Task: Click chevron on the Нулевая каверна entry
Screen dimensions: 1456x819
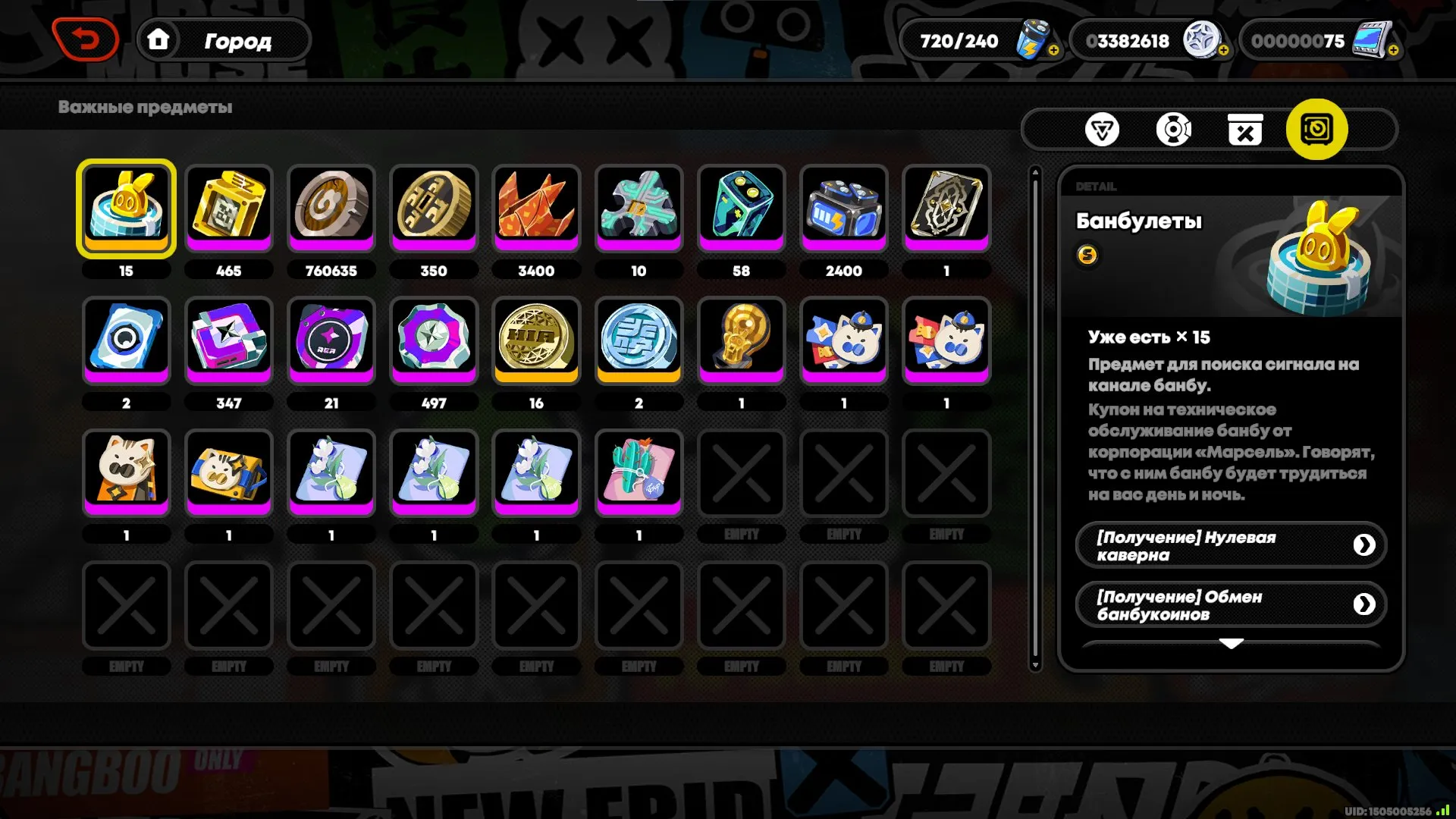Action: 1365,544
